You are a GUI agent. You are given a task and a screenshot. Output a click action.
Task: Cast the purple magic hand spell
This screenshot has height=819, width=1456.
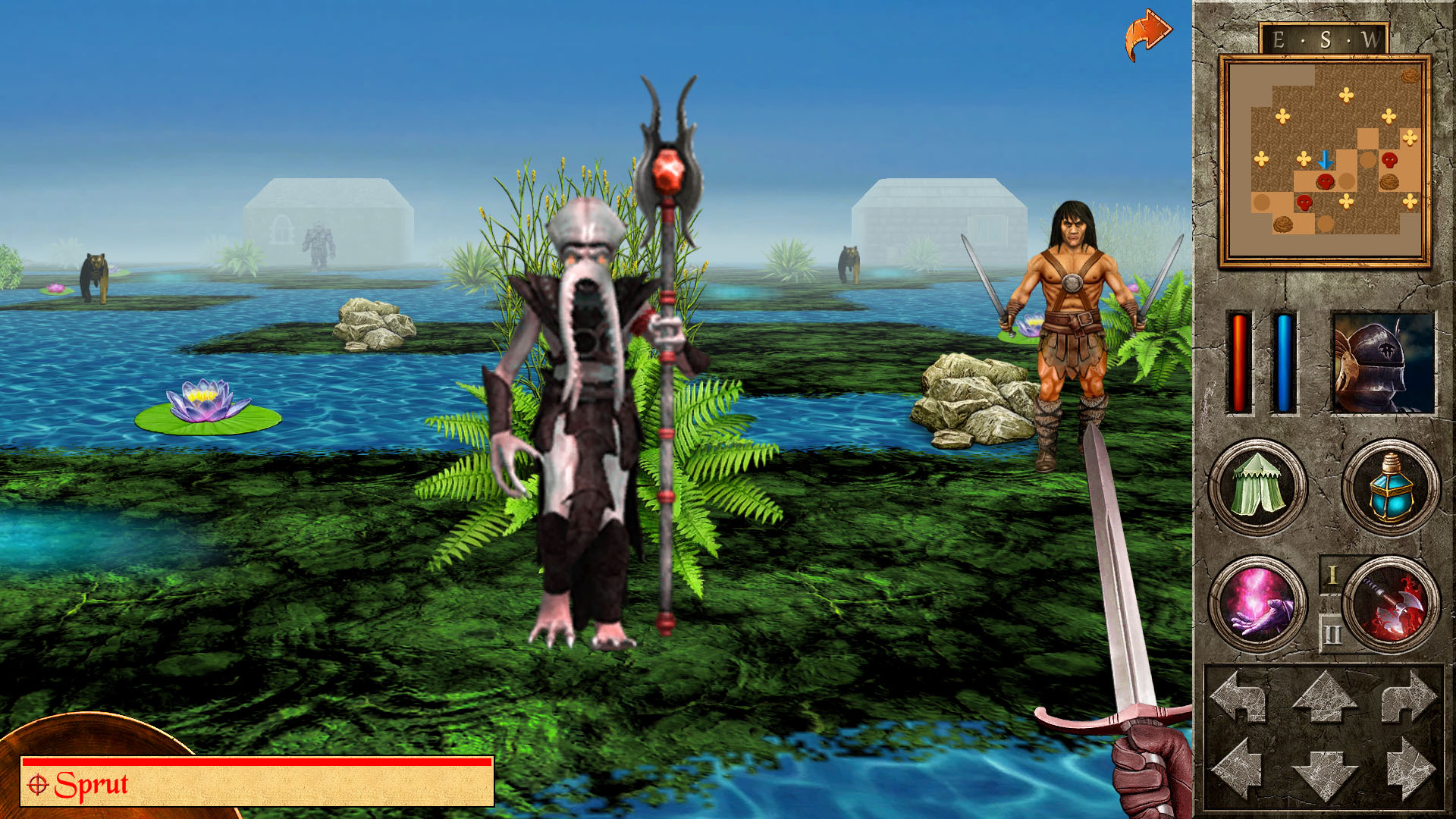[x=1257, y=604]
